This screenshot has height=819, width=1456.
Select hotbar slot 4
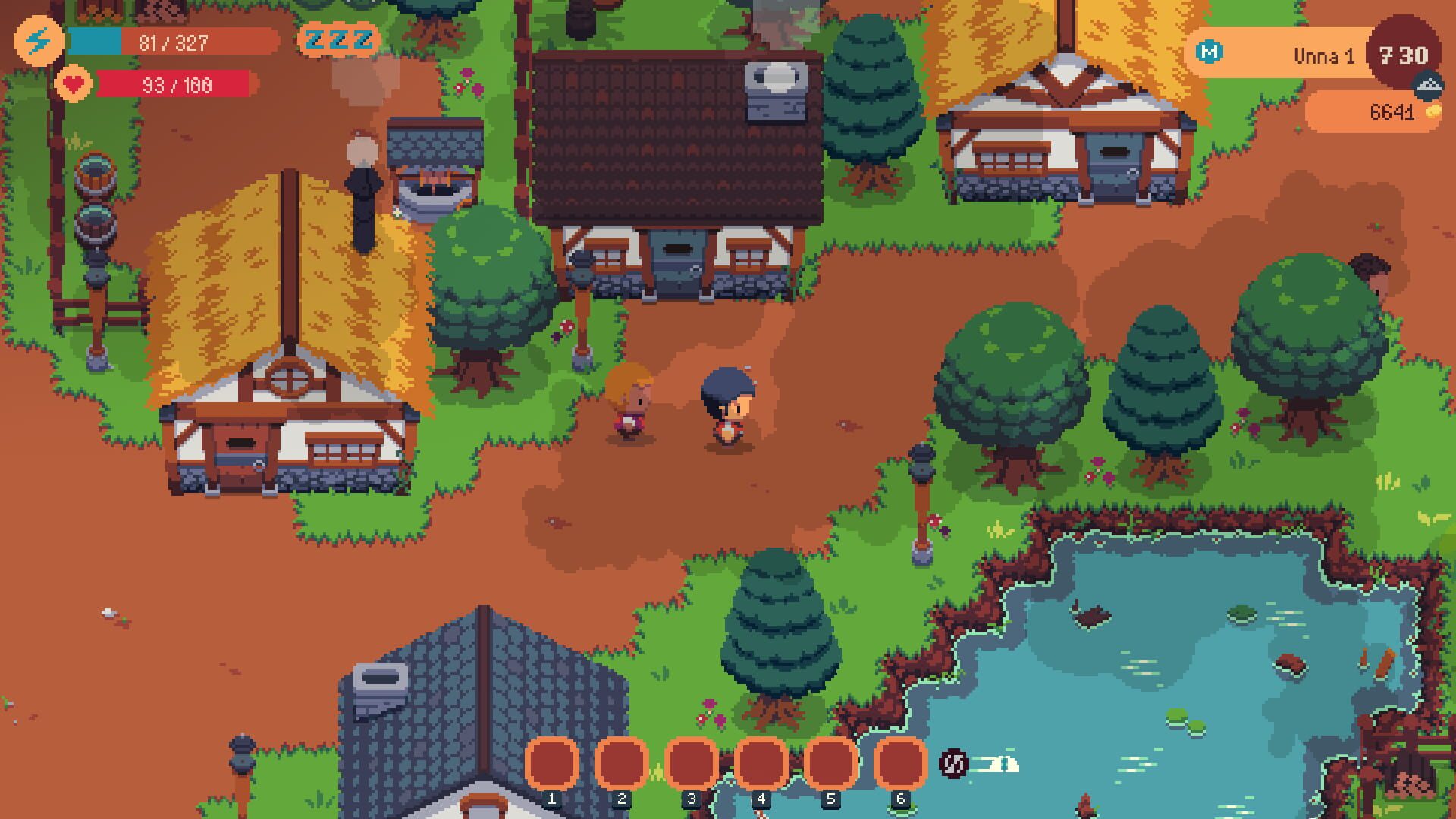click(x=762, y=764)
